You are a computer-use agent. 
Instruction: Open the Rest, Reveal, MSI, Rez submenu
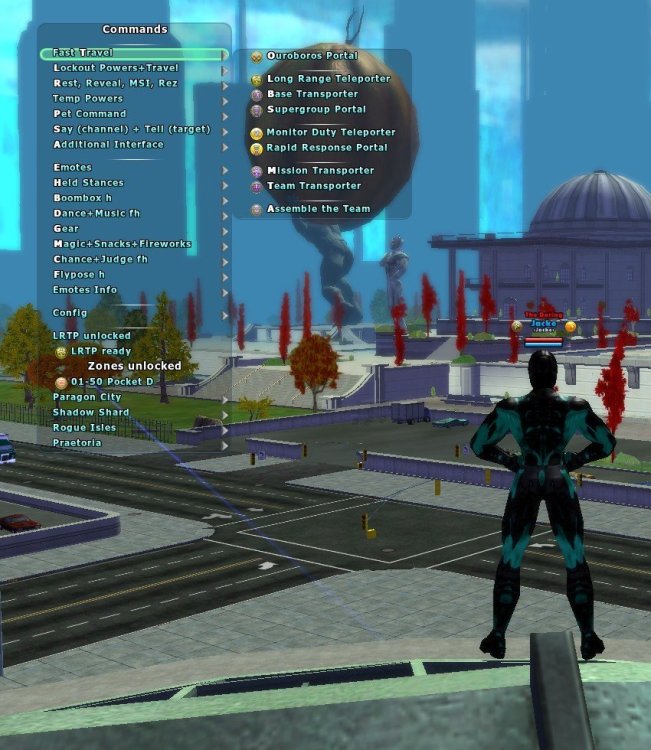pos(115,83)
